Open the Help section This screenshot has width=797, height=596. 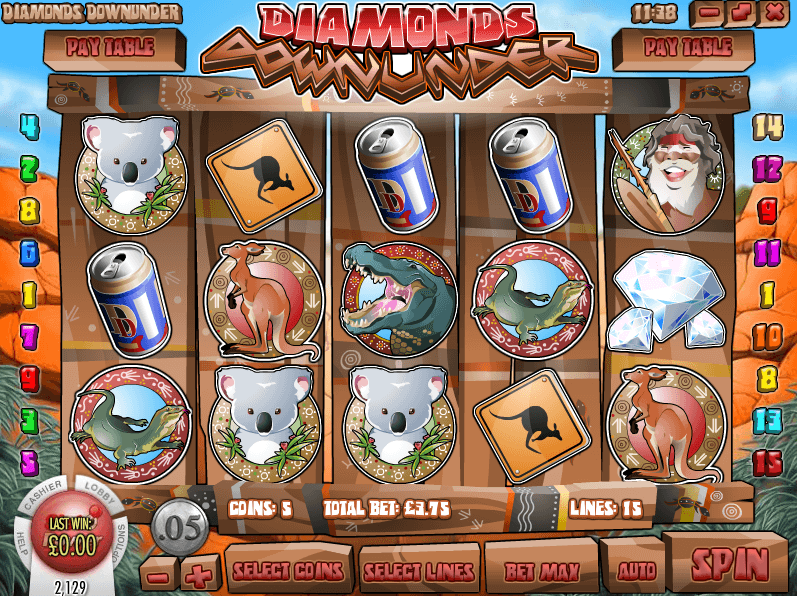coord(22,536)
